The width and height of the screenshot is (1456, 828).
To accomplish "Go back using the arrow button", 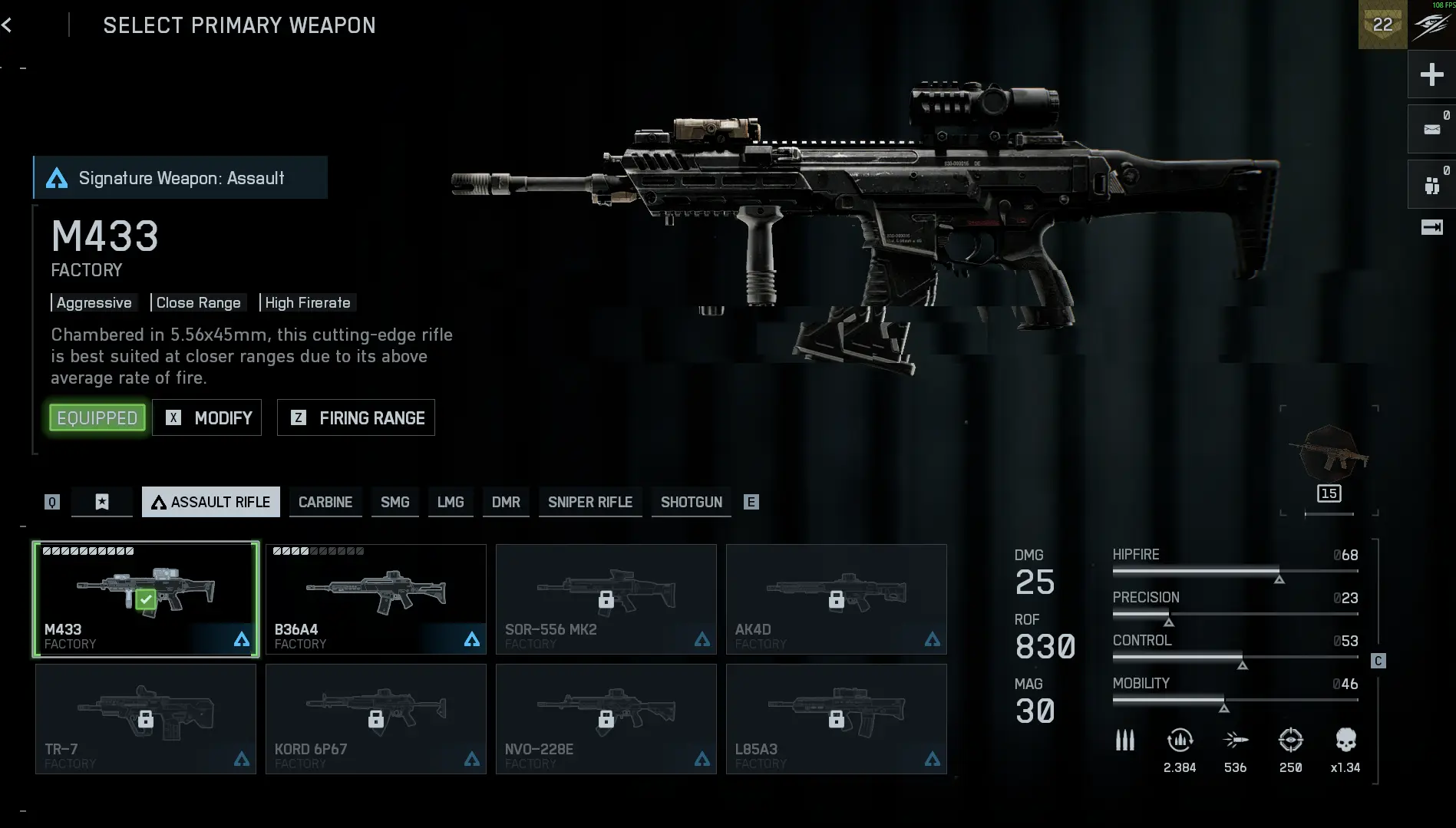I will (7, 25).
